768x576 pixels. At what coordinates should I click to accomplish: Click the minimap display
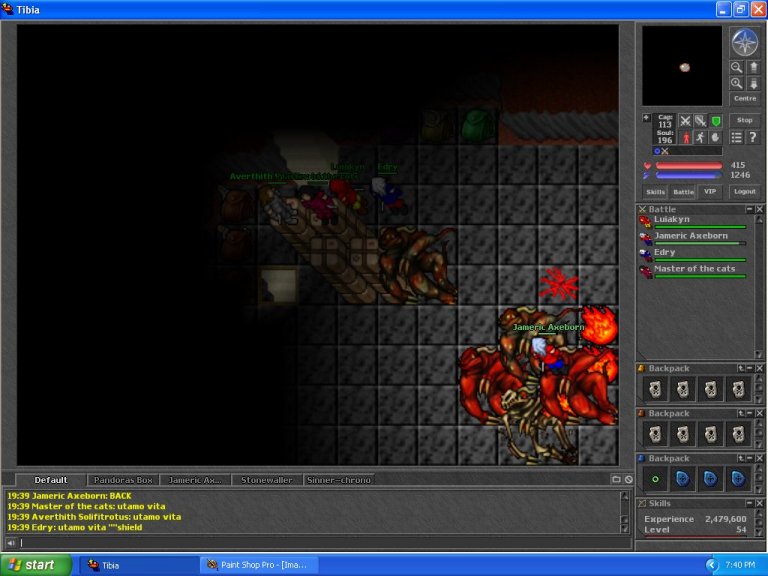[682, 66]
